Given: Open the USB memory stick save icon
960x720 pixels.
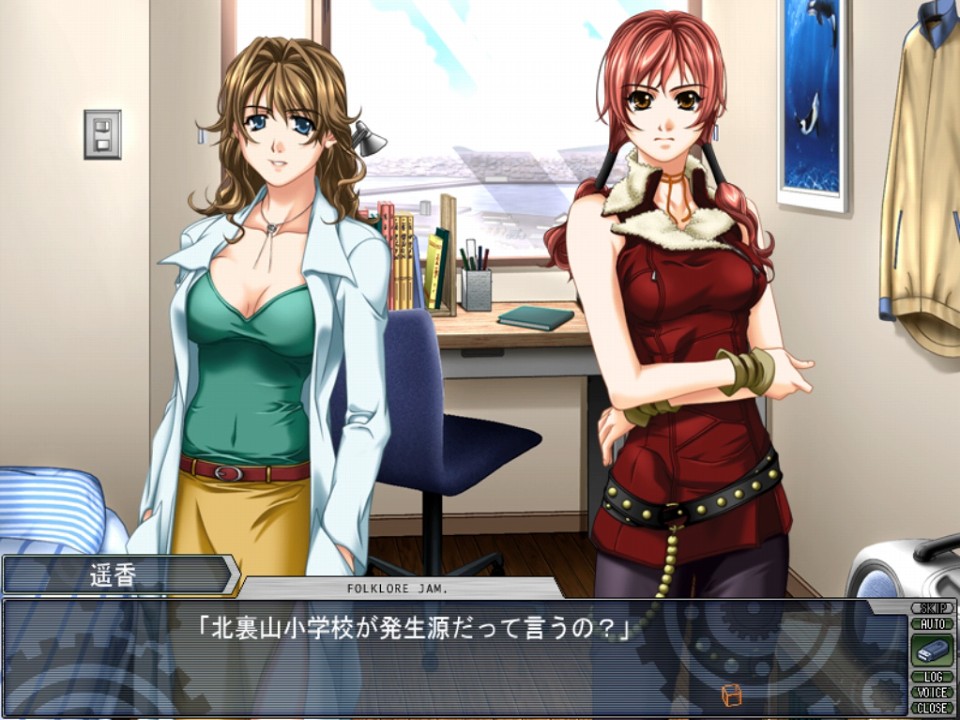Looking at the screenshot, I should coord(931,650).
